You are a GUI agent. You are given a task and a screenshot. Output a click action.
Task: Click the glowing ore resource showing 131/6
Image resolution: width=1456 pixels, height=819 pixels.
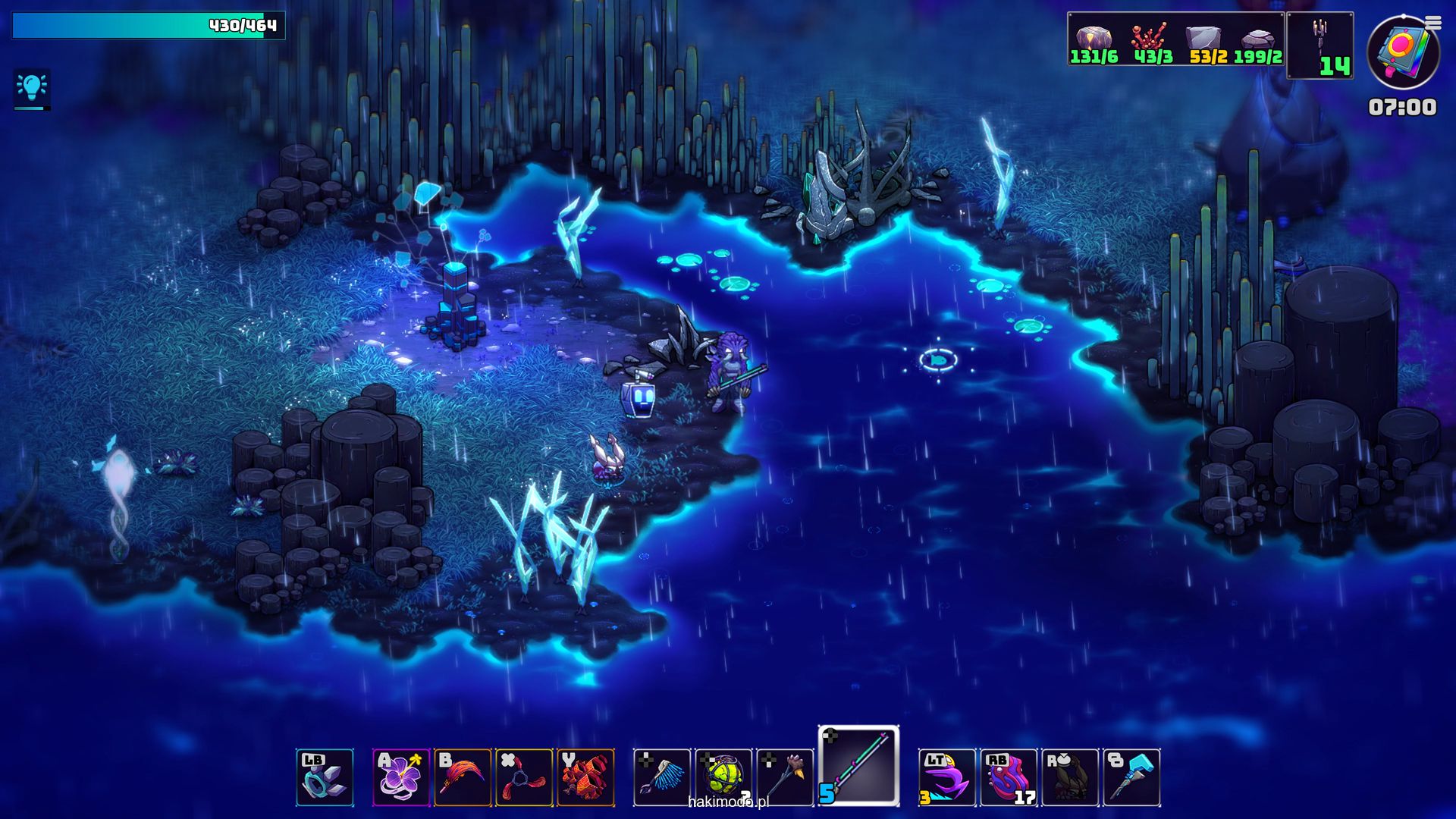pos(1094,44)
